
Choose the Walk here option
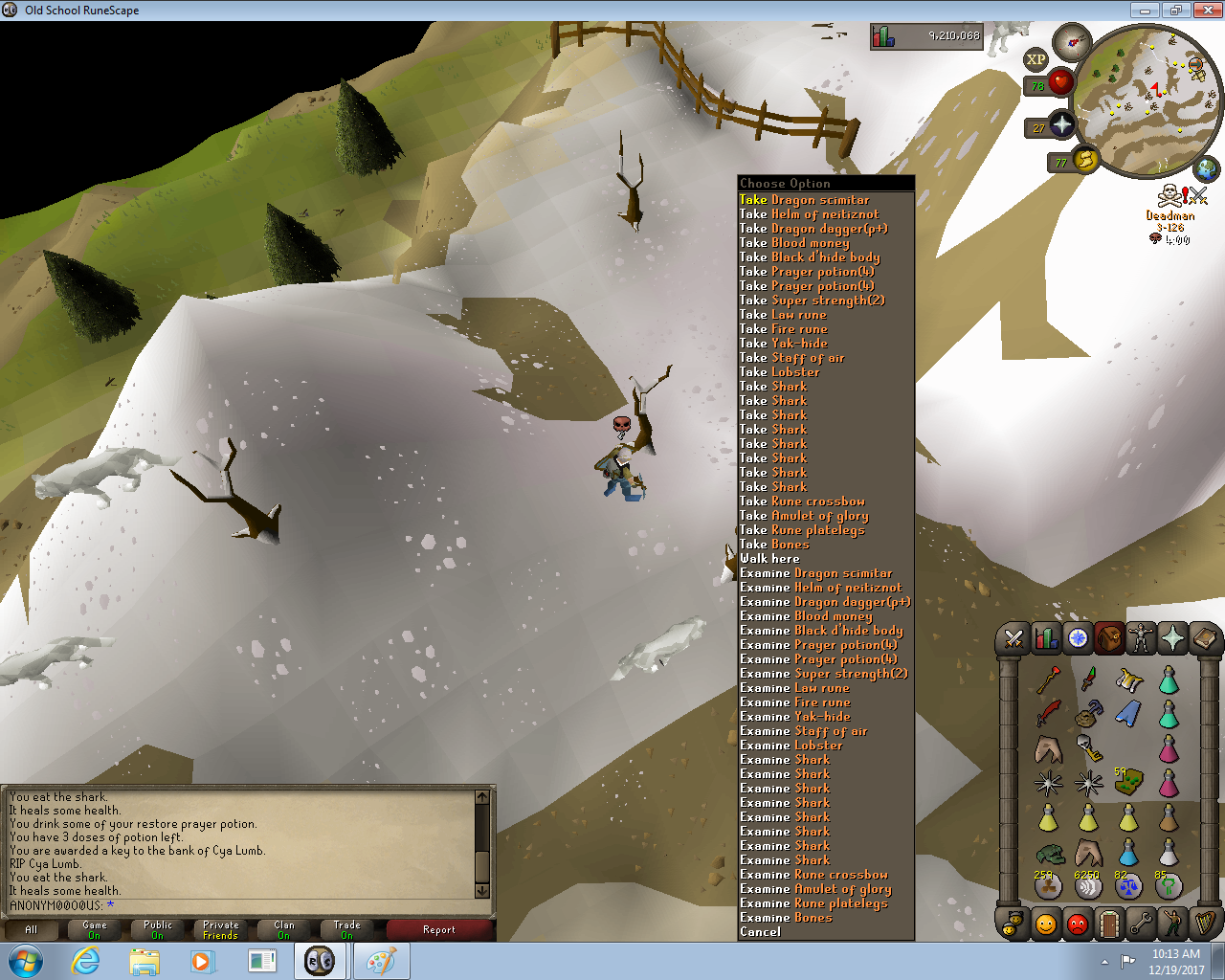769,559
